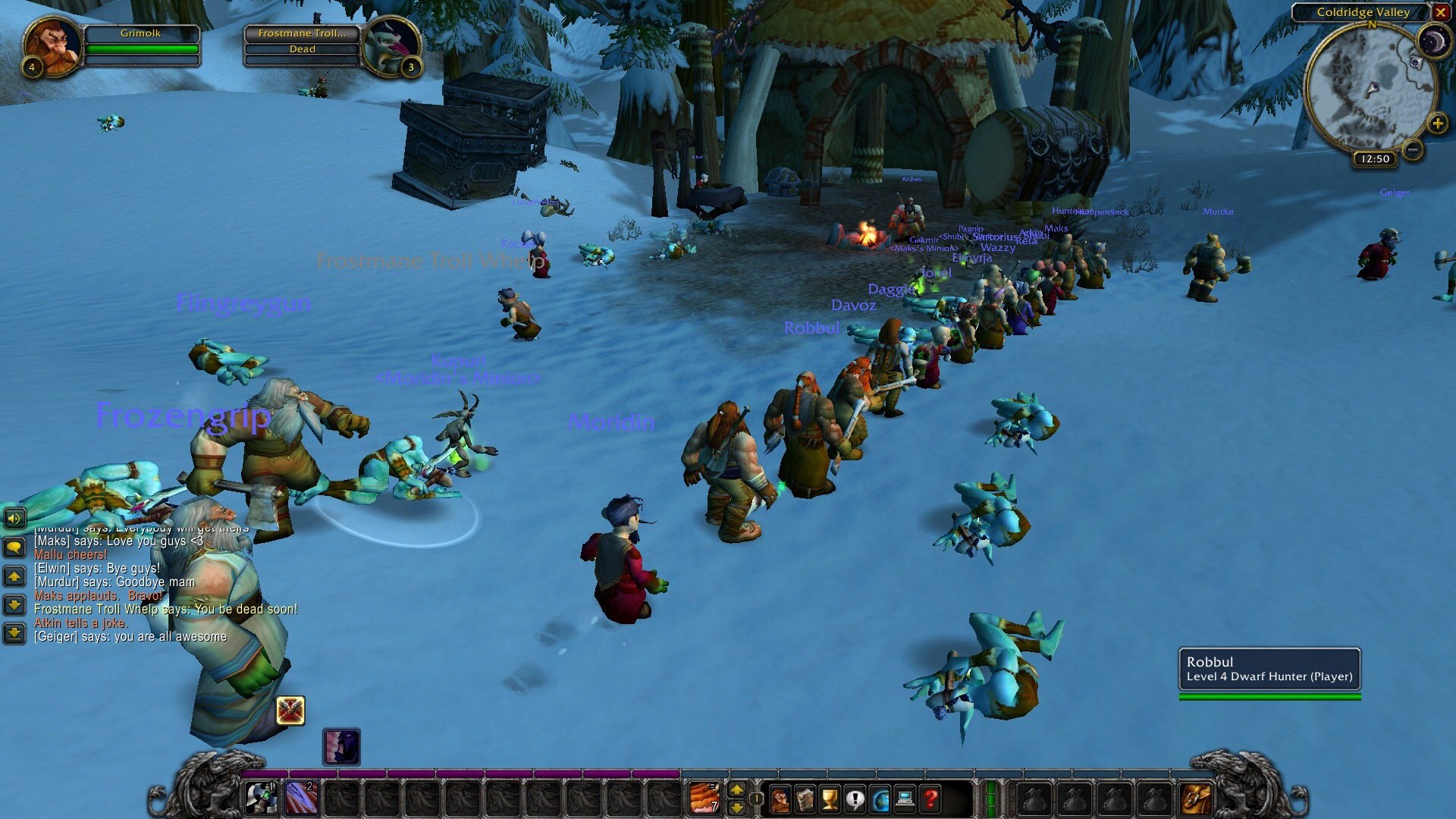
Task: Zoom out the minimap with minus button
Action: click(x=1413, y=149)
